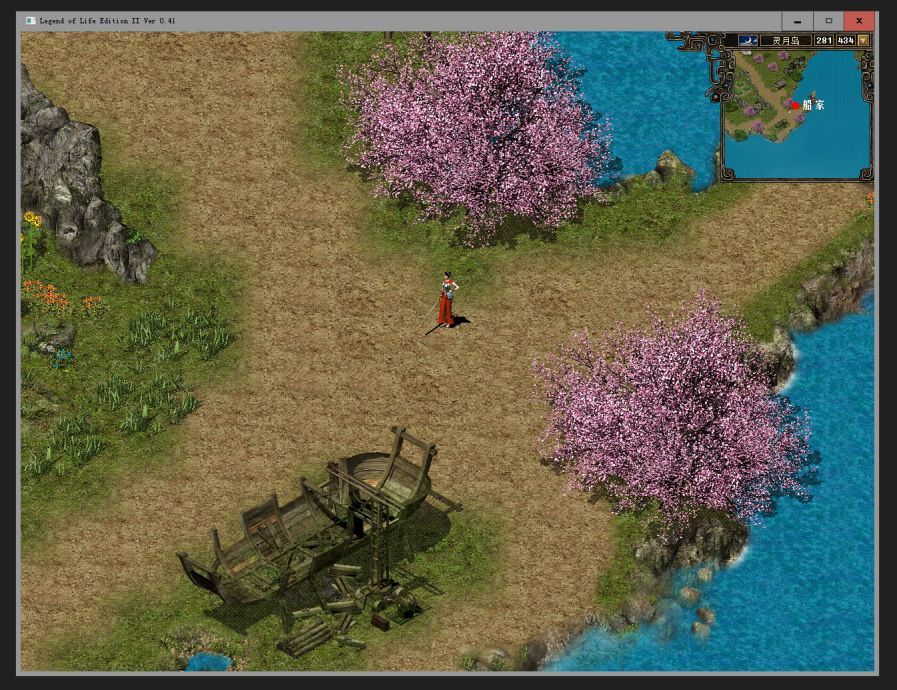Viewport: 897px width, 690px height.
Task: Maximize the game window
Action: [828, 21]
